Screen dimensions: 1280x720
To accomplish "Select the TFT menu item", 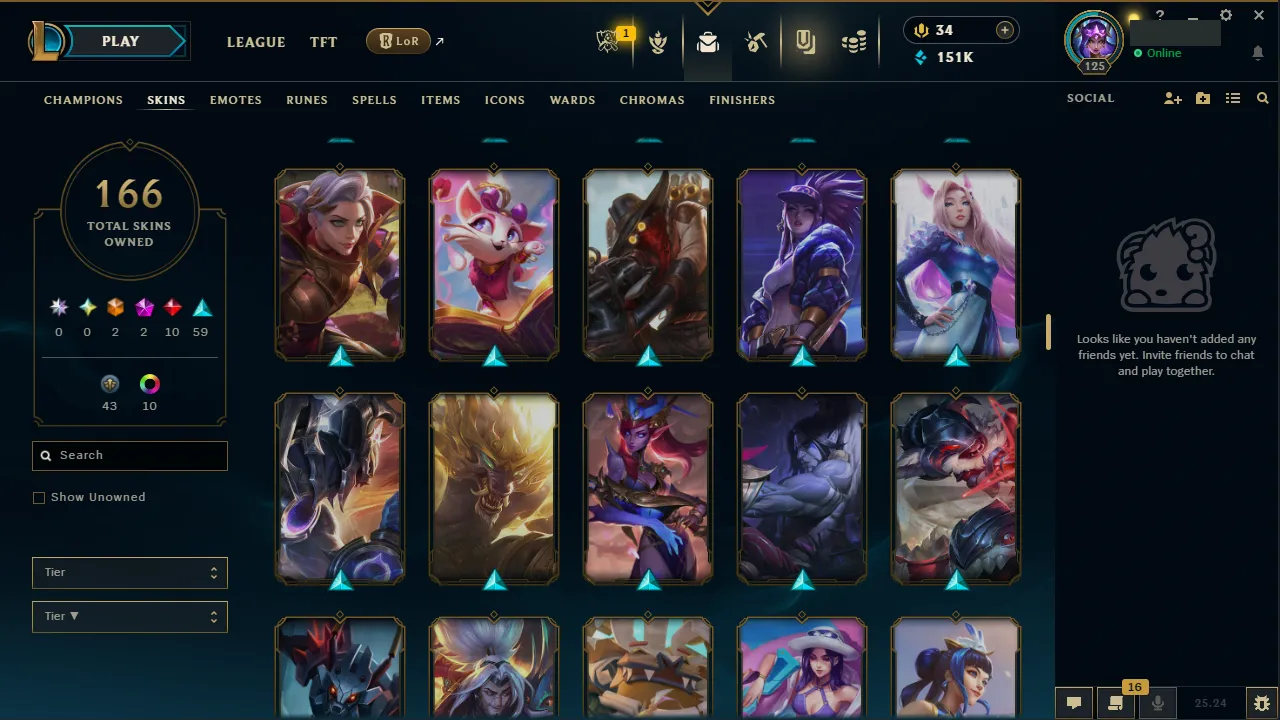I will point(323,42).
